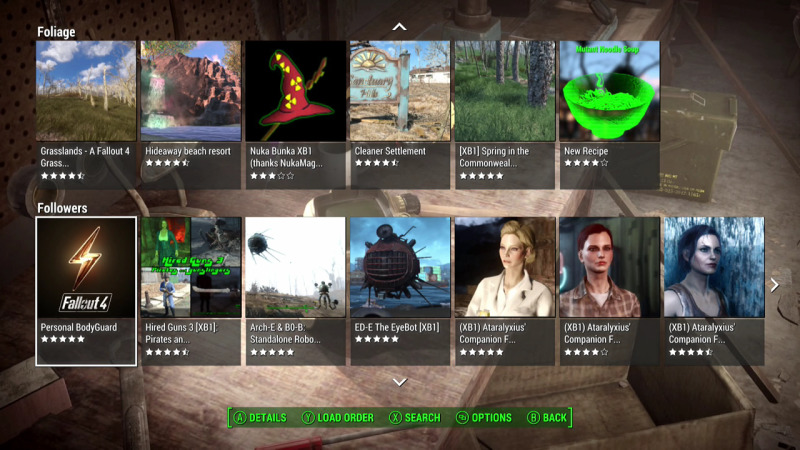Click the down arrow below Followers

click(400, 381)
